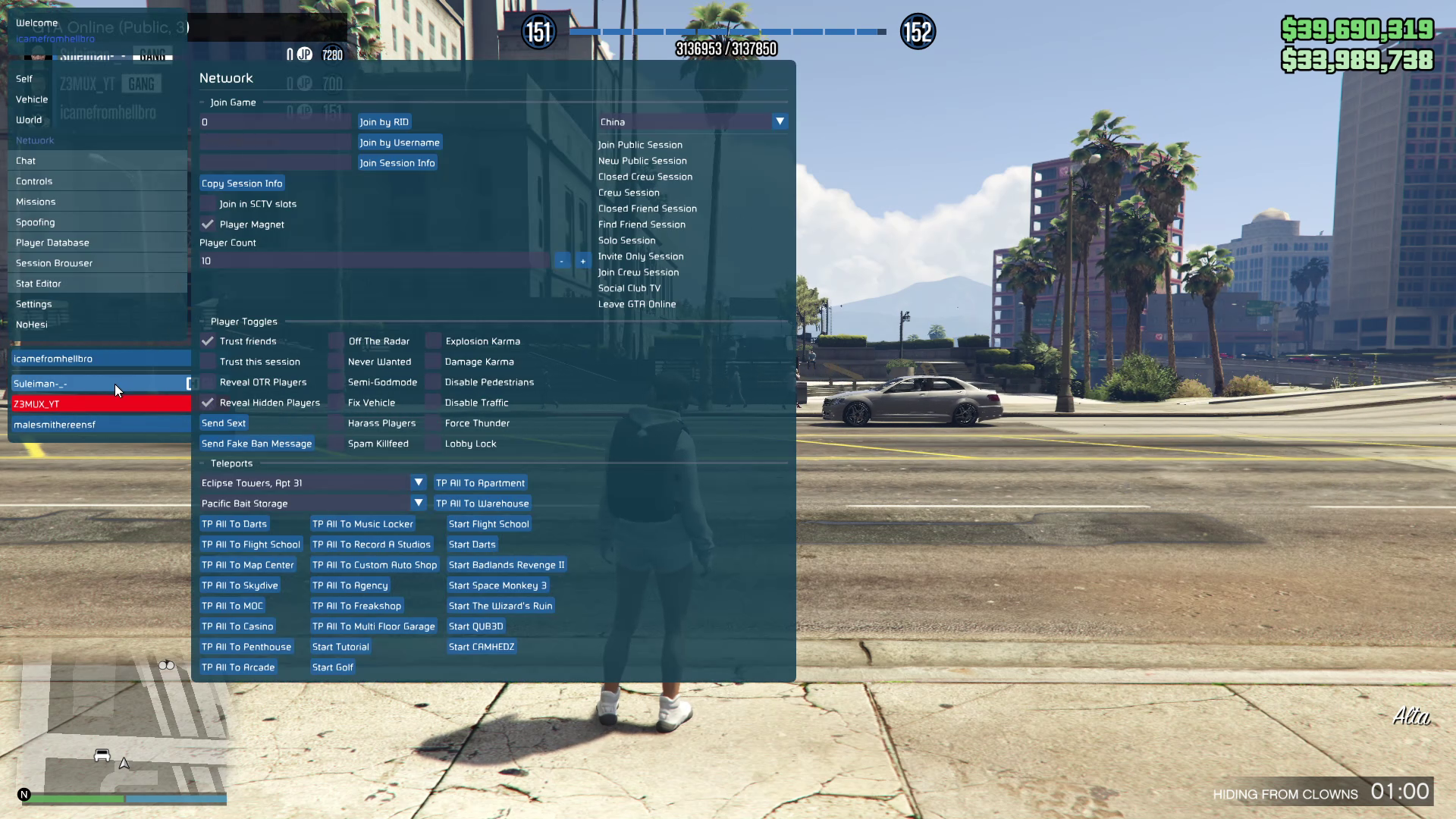This screenshot has height=819, width=1456.
Task: Copy Session Info button
Action: pos(242,184)
